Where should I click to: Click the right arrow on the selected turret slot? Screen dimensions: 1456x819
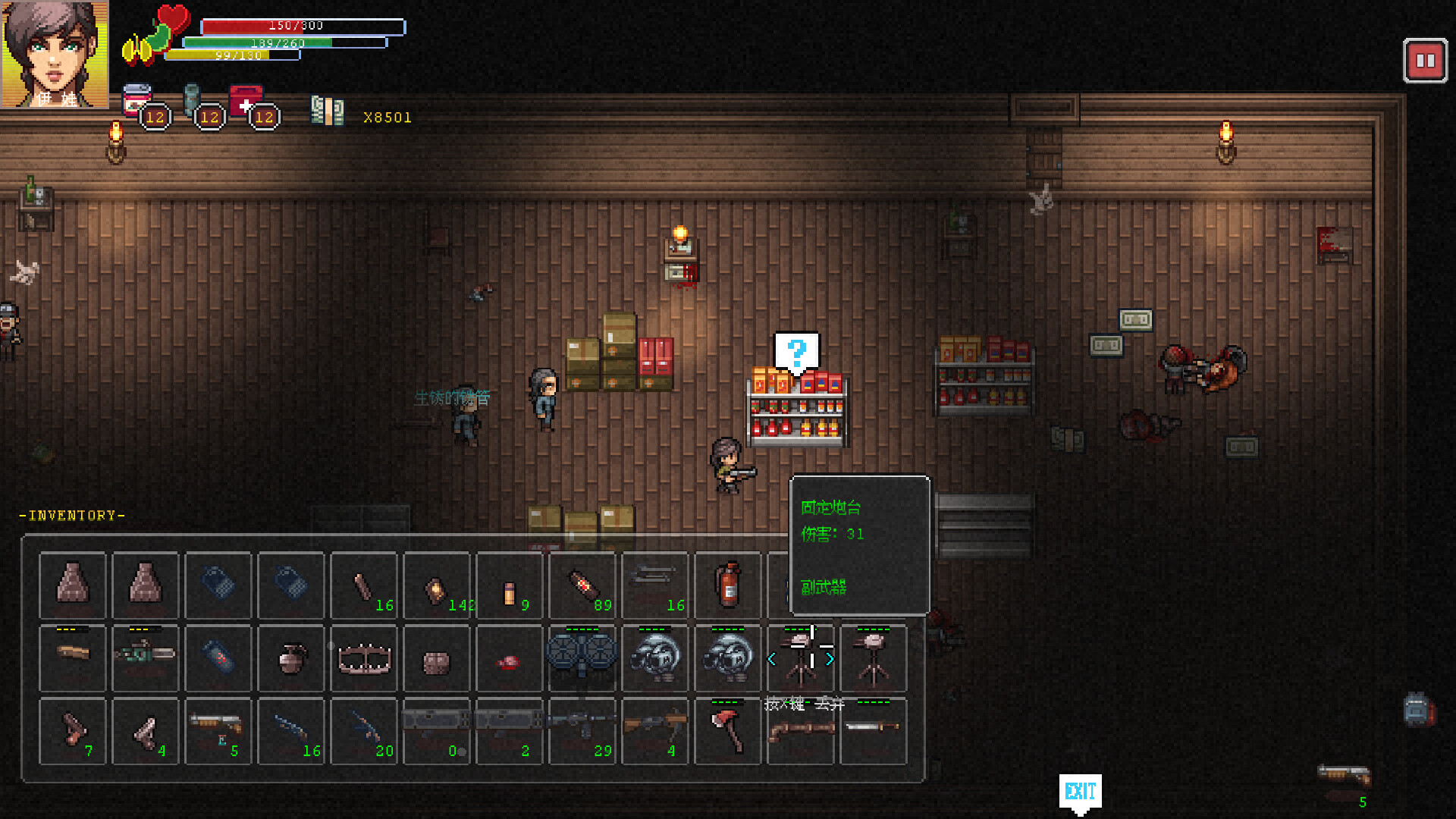click(829, 660)
